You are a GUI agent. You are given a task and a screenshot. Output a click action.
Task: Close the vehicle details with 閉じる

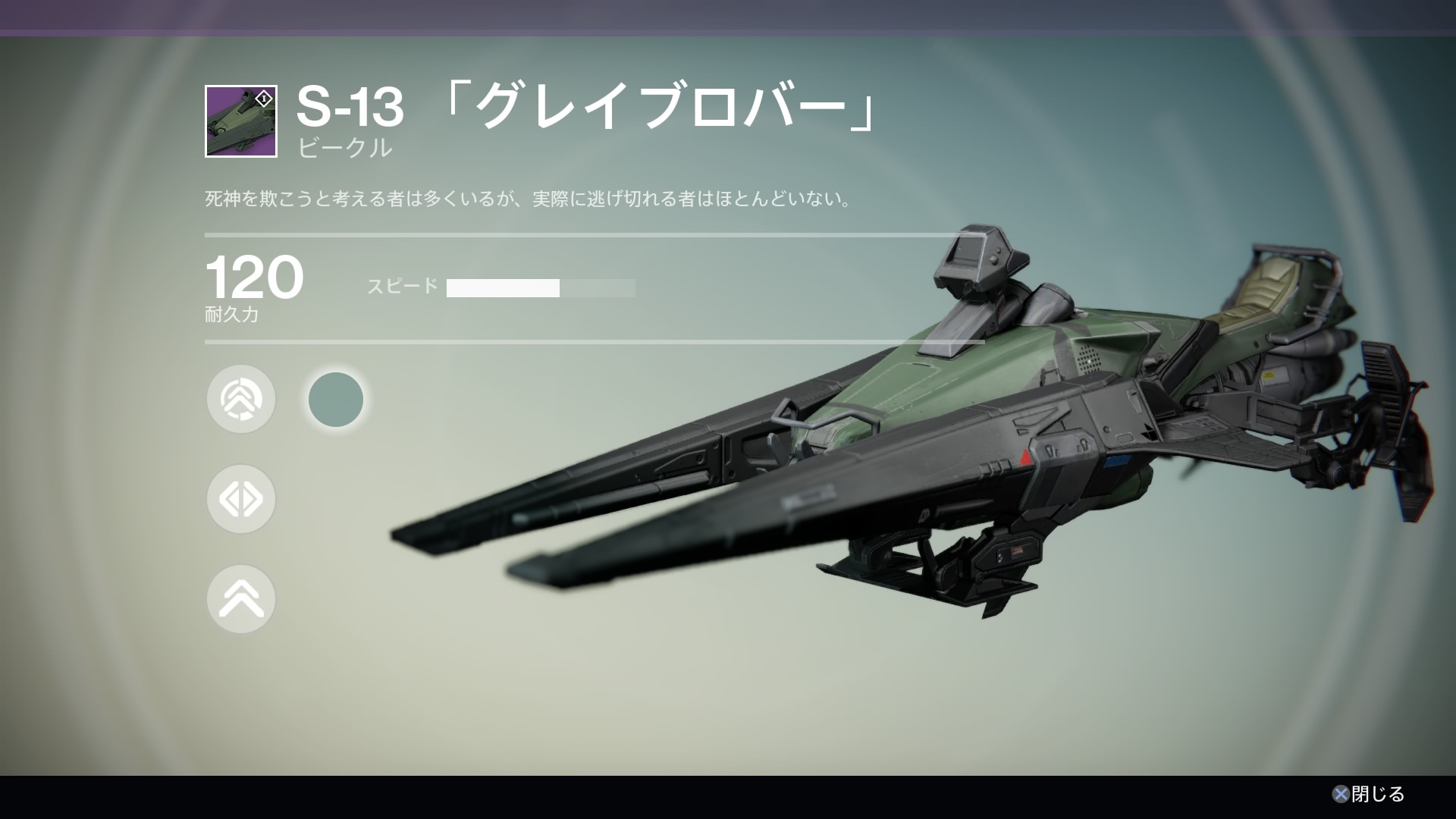tap(1369, 794)
